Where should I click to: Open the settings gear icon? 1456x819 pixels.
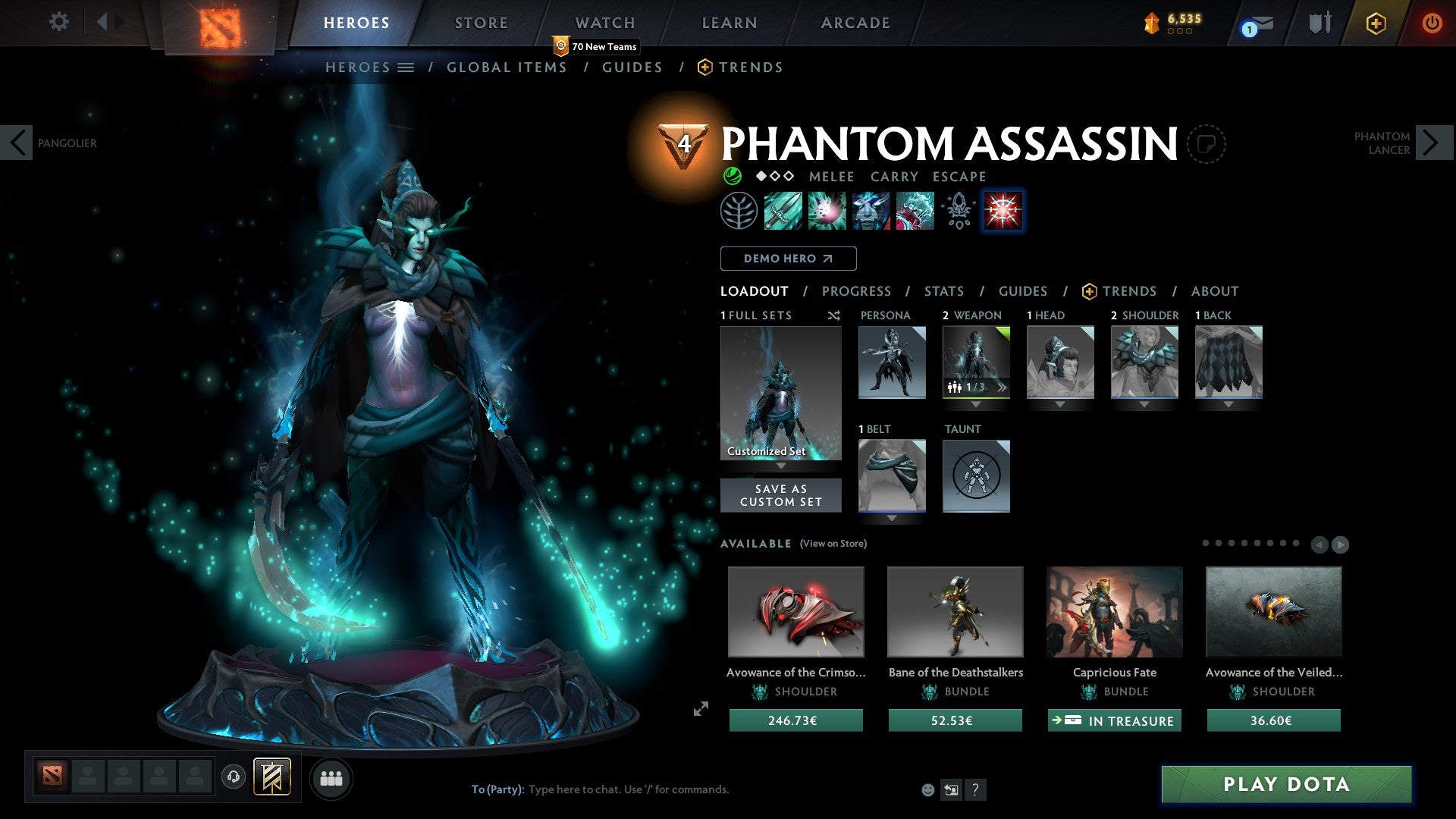click(x=58, y=22)
